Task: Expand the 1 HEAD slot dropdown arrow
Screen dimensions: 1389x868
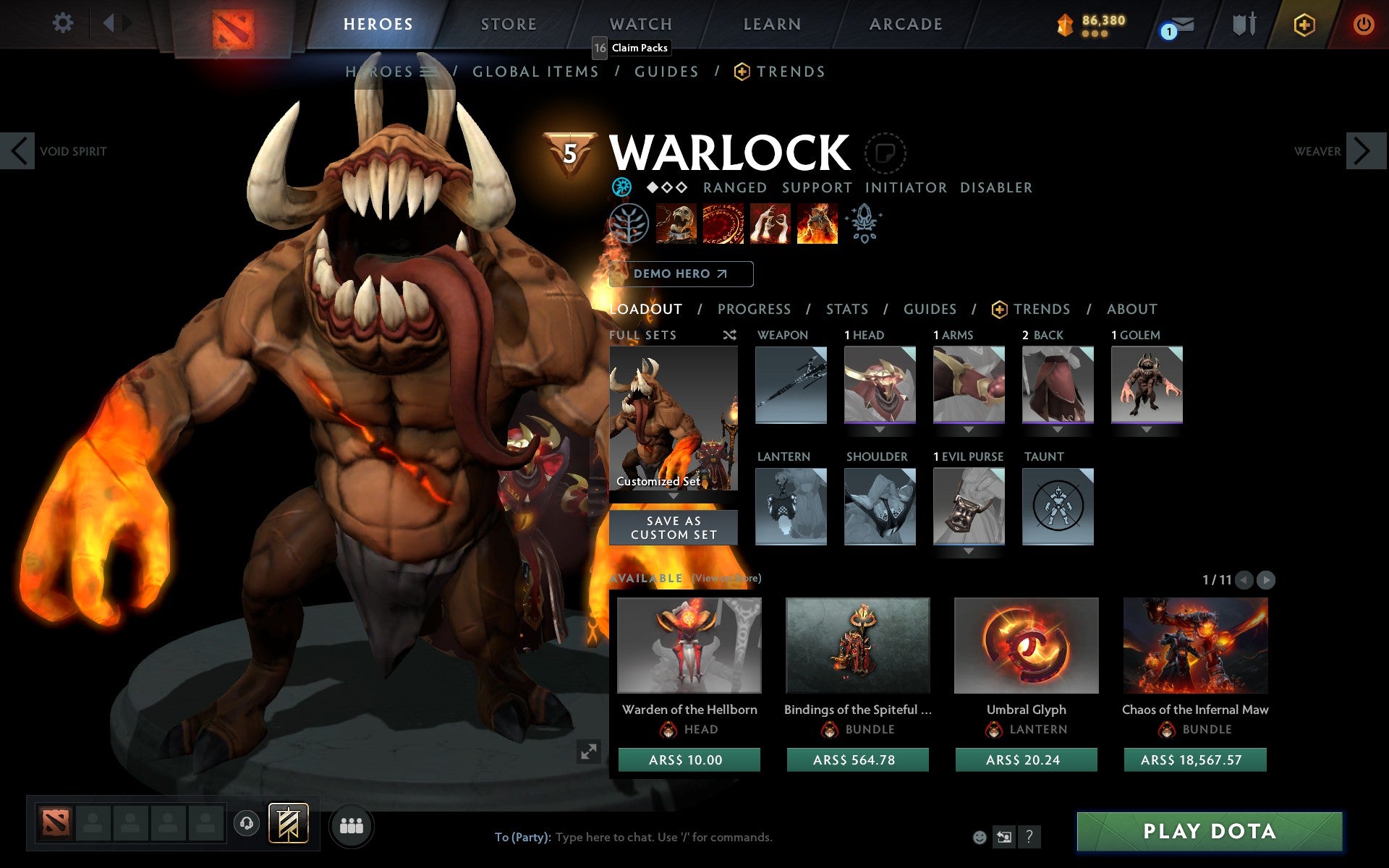Action: [880, 428]
